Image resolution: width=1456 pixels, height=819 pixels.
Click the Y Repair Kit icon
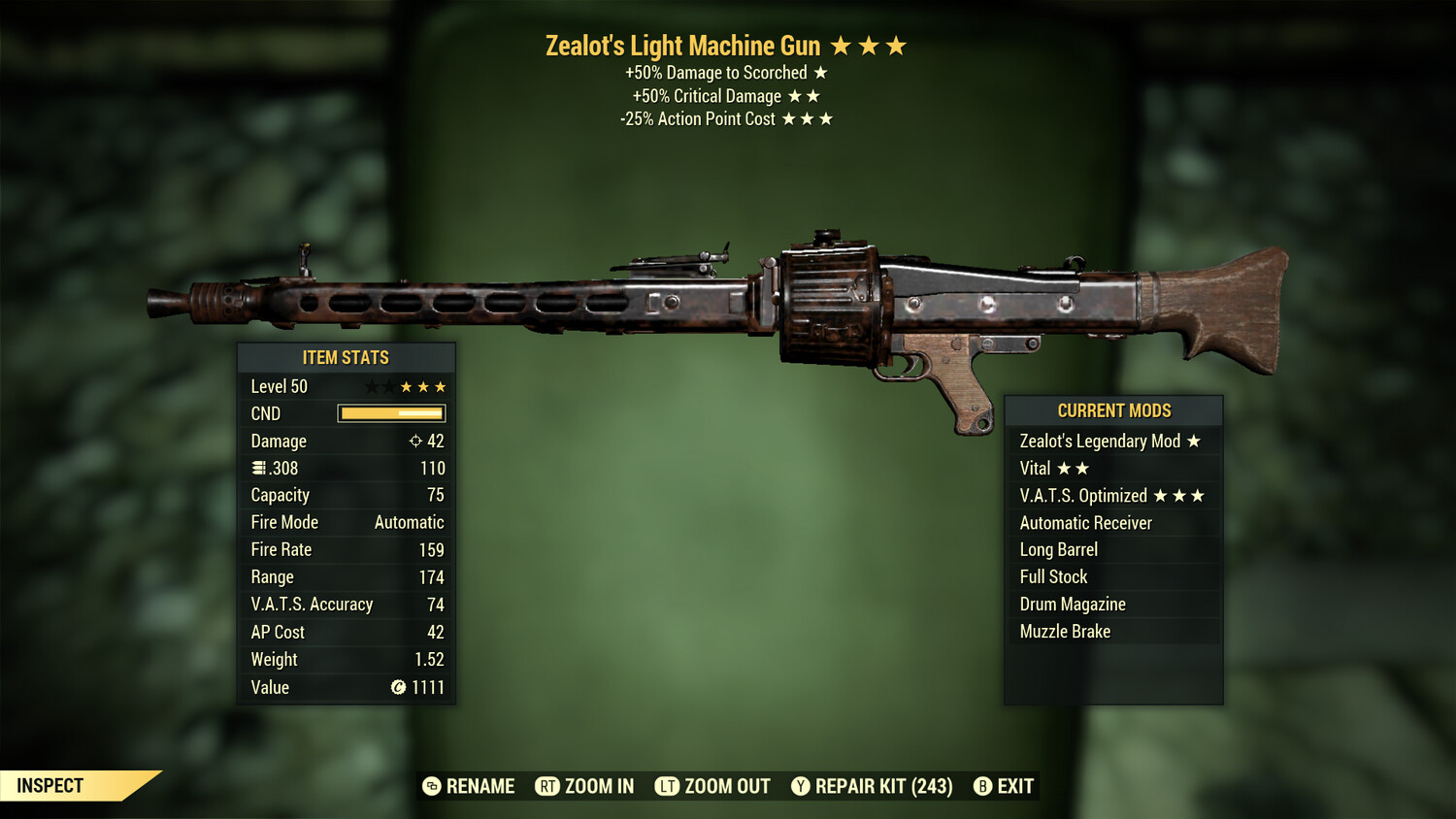[802, 786]
